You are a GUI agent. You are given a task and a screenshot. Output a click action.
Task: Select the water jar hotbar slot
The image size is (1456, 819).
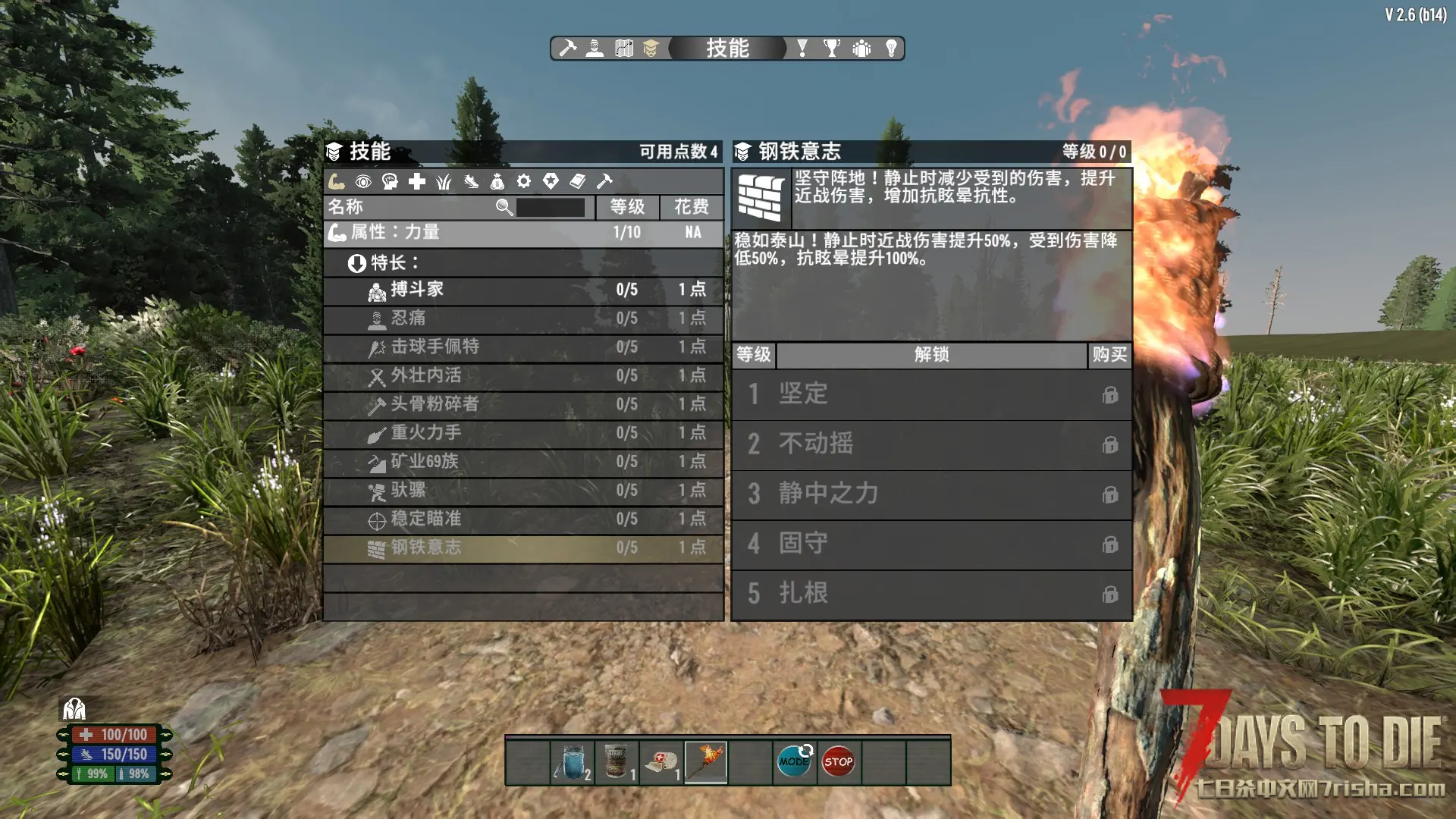[x=573, y=761]
